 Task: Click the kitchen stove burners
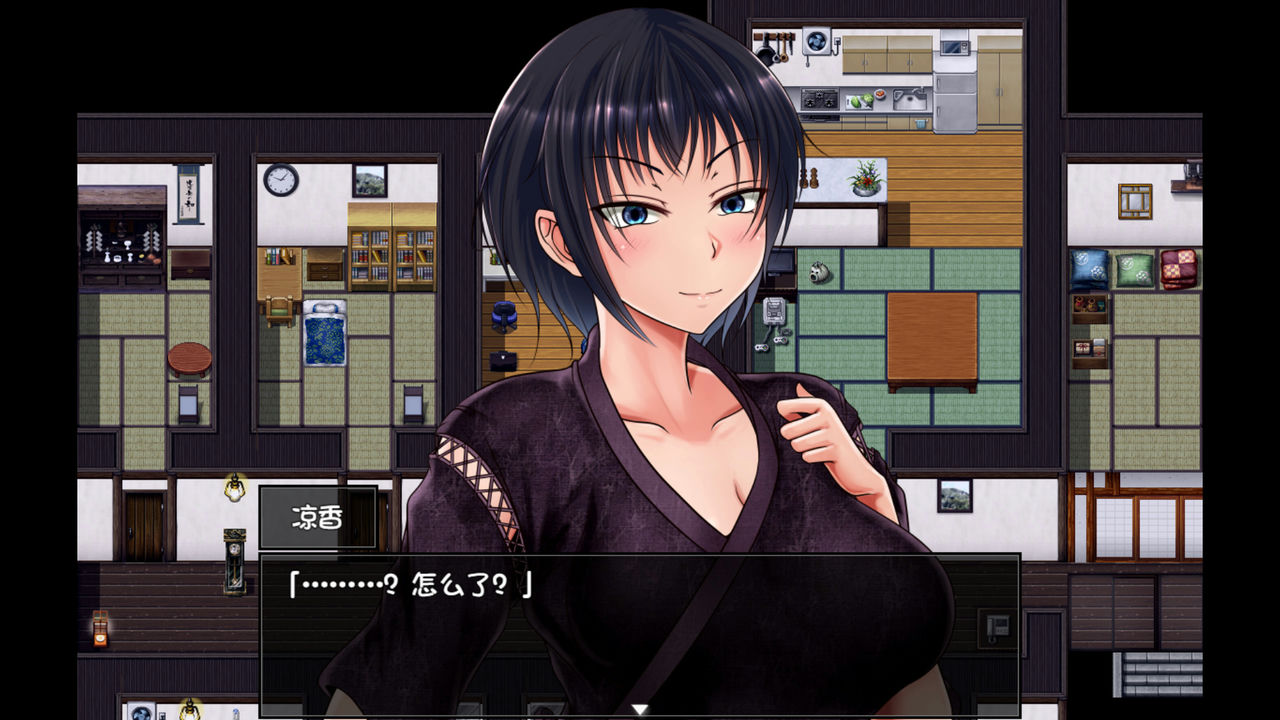tap(822, 100)
